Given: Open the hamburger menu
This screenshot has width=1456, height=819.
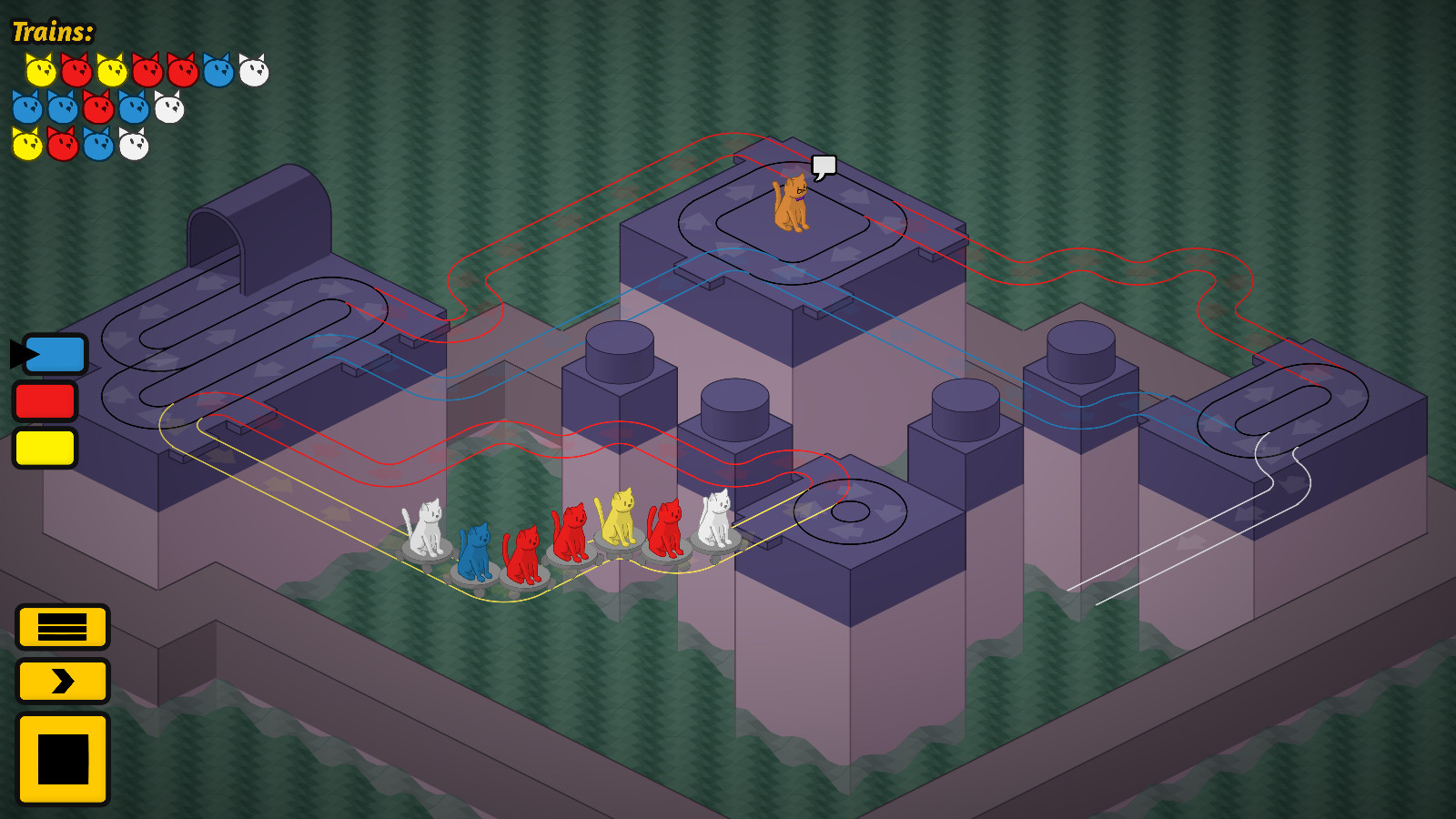Looking at the screenshot, I should click(x=62, y=628).
